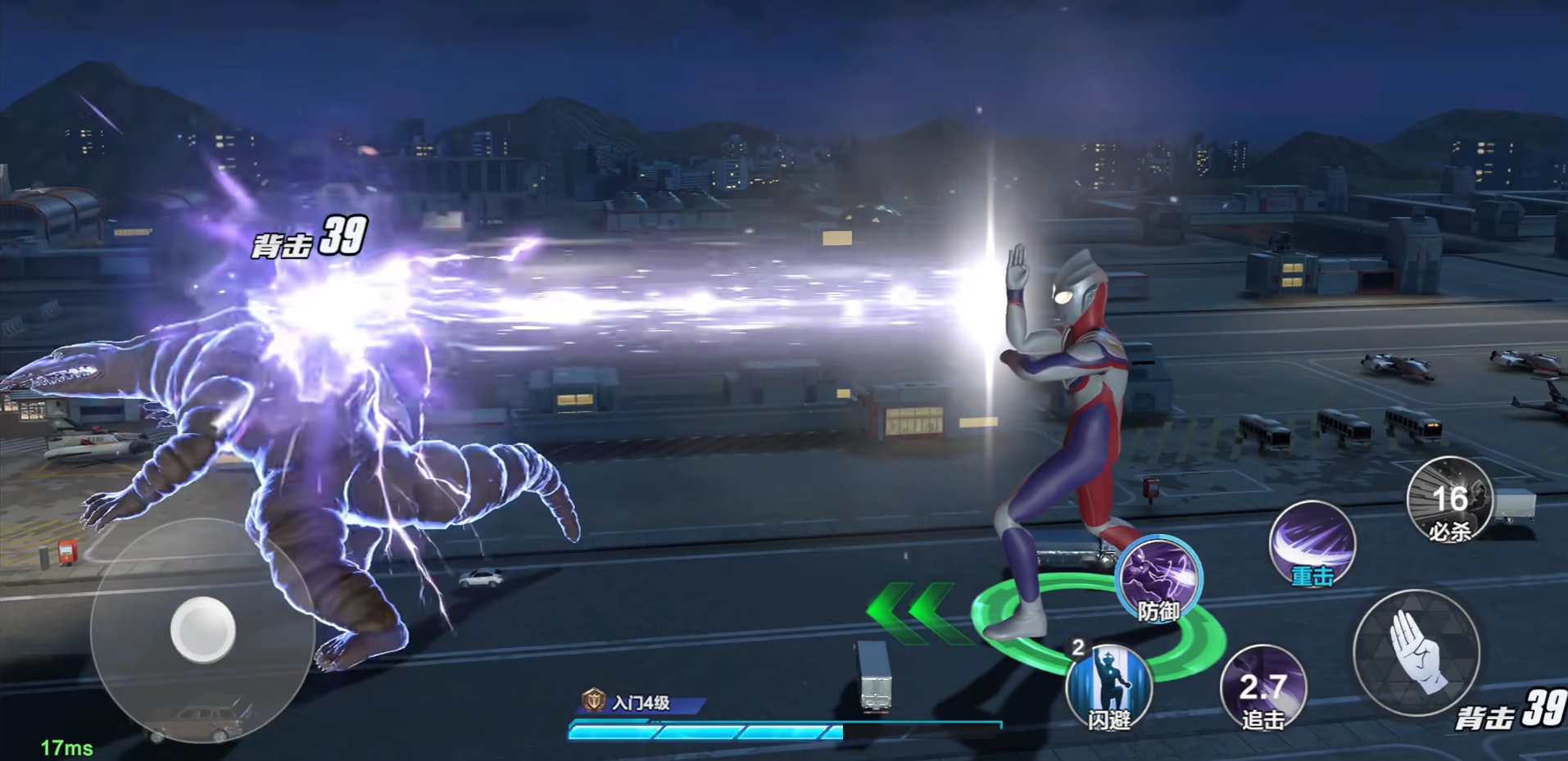The image size is (1568, 761).
Task: Activate the 防御 defense skill
Action: click(1158, 579)
